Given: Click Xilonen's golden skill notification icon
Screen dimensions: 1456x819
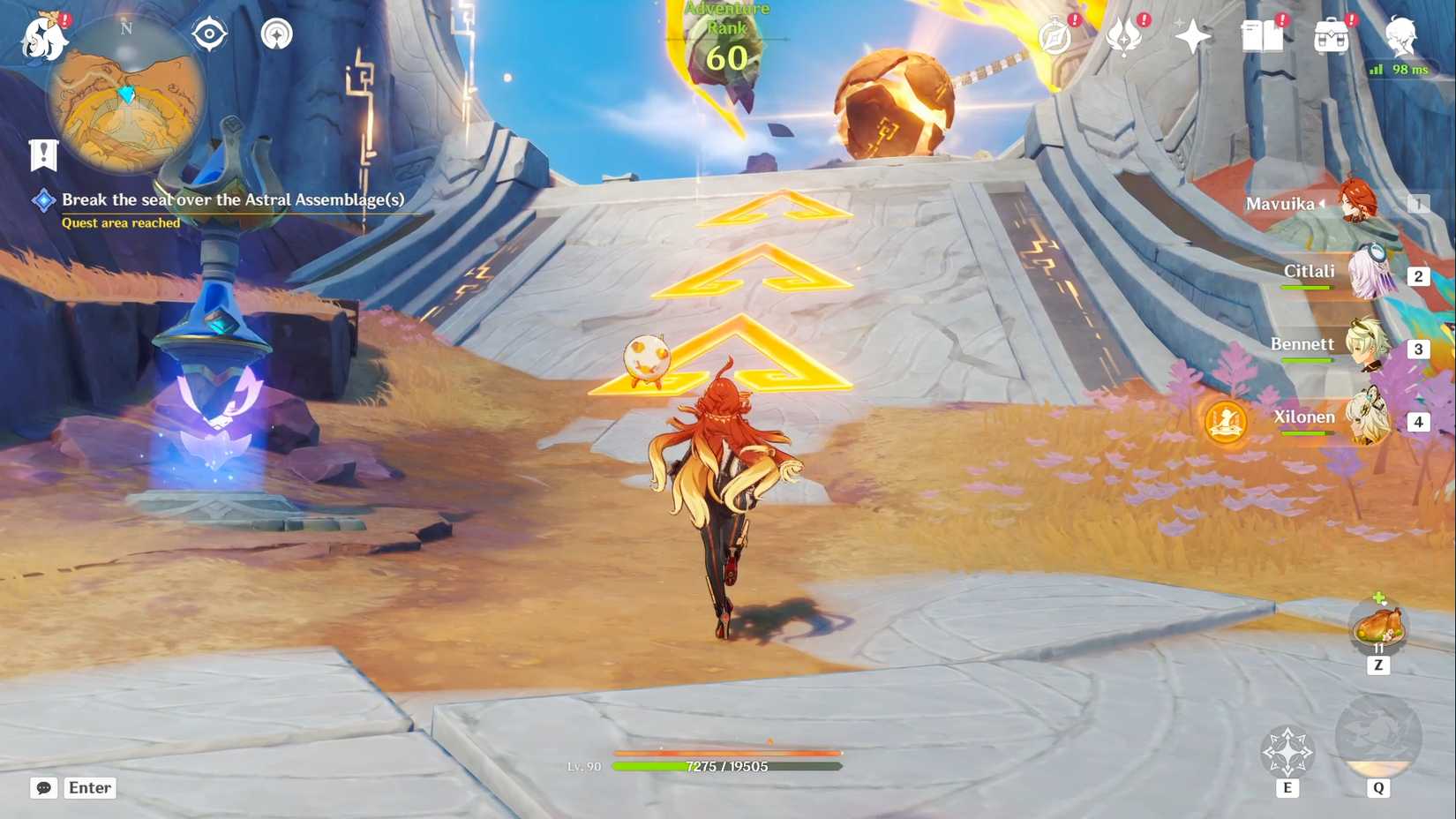Looking at the screenshot, I should [x=1227, y=422].
